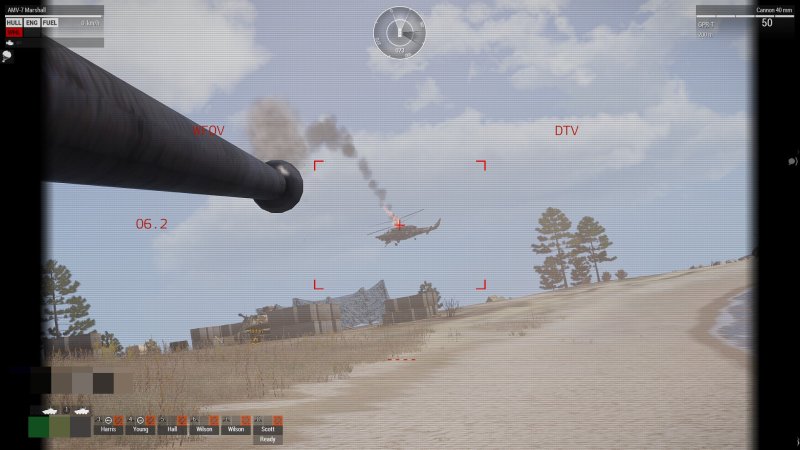The image size is (800, 450).
Task: Click the ENG status indicator
Action: click(32, 22)
